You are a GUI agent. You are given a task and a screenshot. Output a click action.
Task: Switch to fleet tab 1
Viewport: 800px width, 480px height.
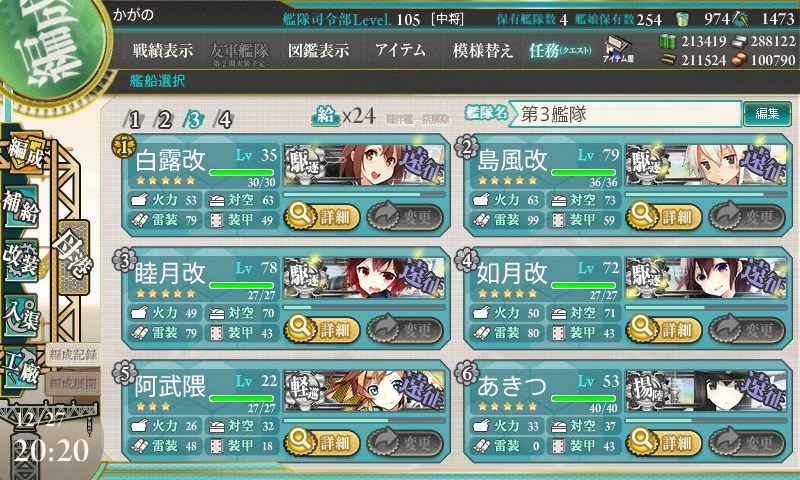(x=135, y=120)
